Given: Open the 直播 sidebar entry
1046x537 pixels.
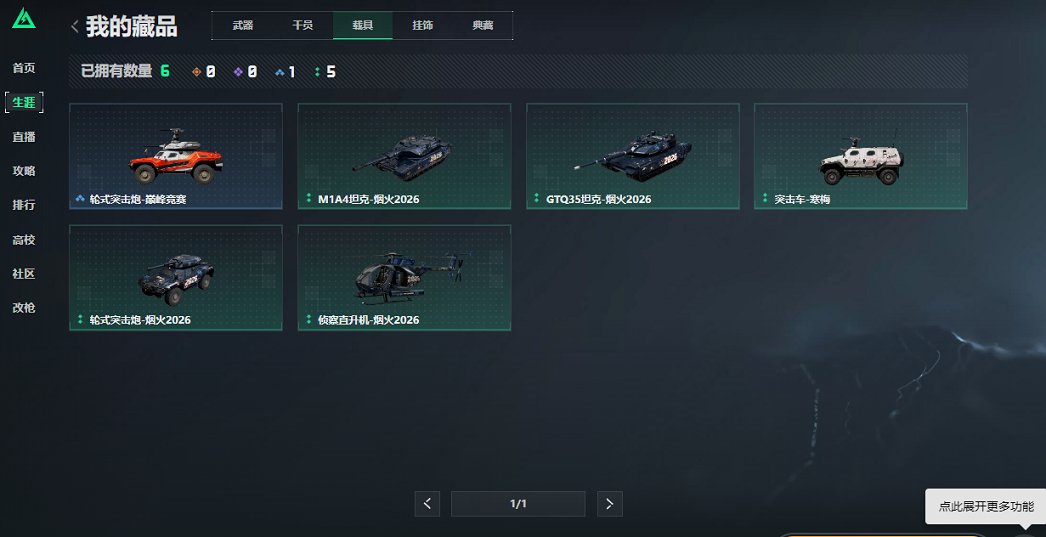Looking at the screenshot, I should click(24, 137).
